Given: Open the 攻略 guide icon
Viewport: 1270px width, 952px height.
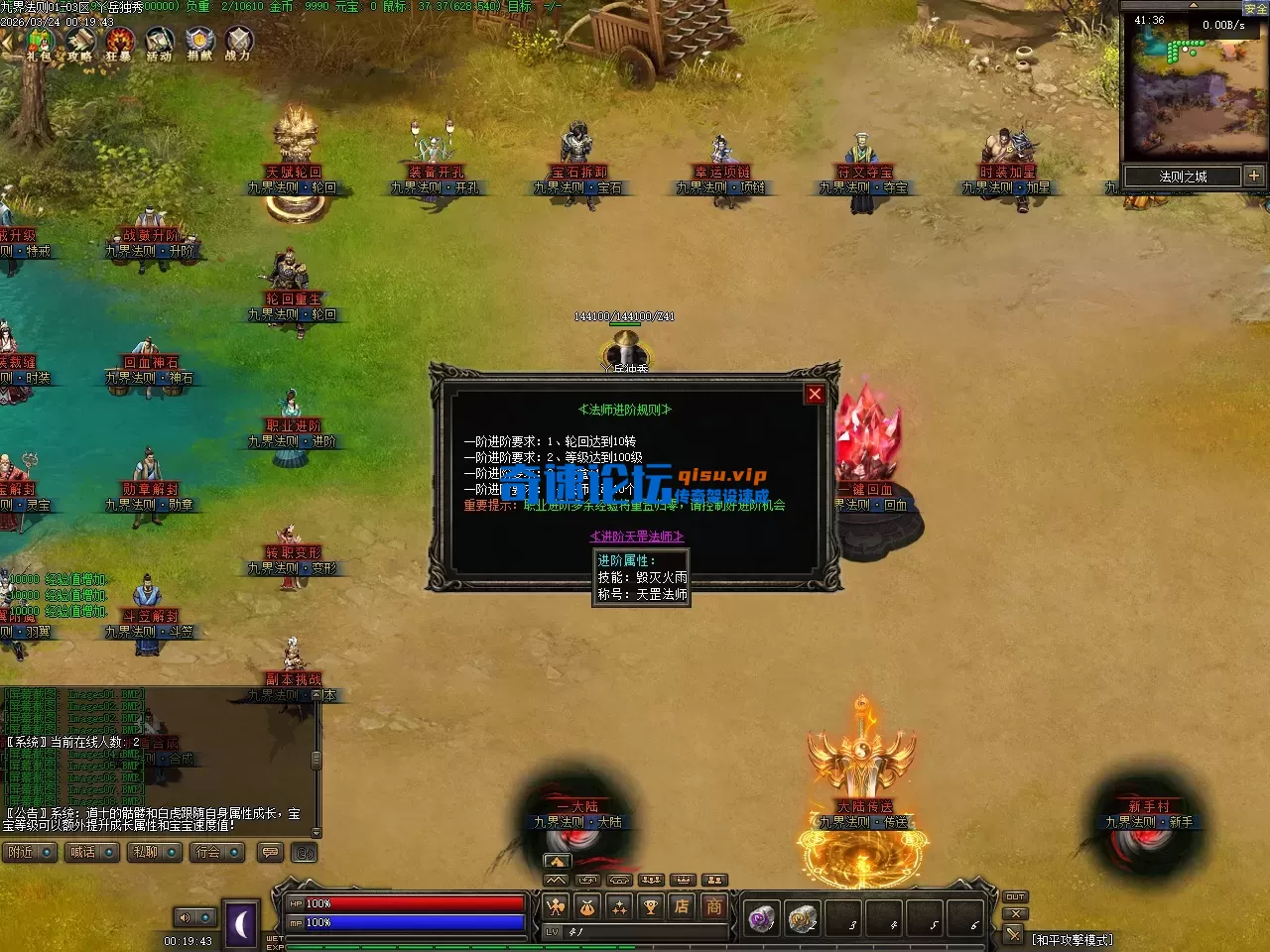Looking at the screenshot, I should [79, 44].
